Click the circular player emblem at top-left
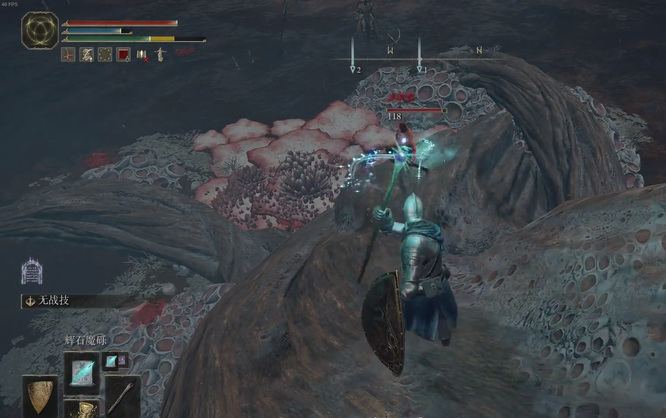Viewport: 666px width, 418px height. [x=41, y=31]
